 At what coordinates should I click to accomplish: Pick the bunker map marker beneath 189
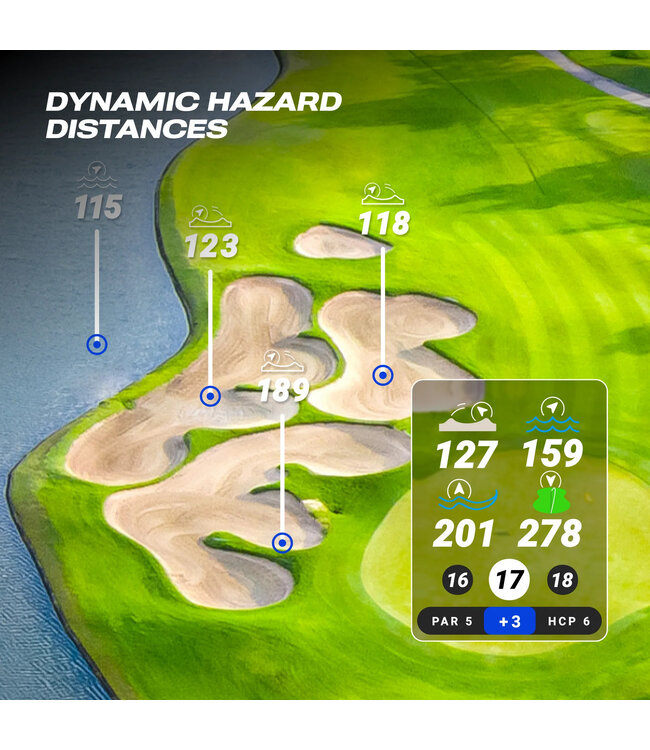(283, 543)
